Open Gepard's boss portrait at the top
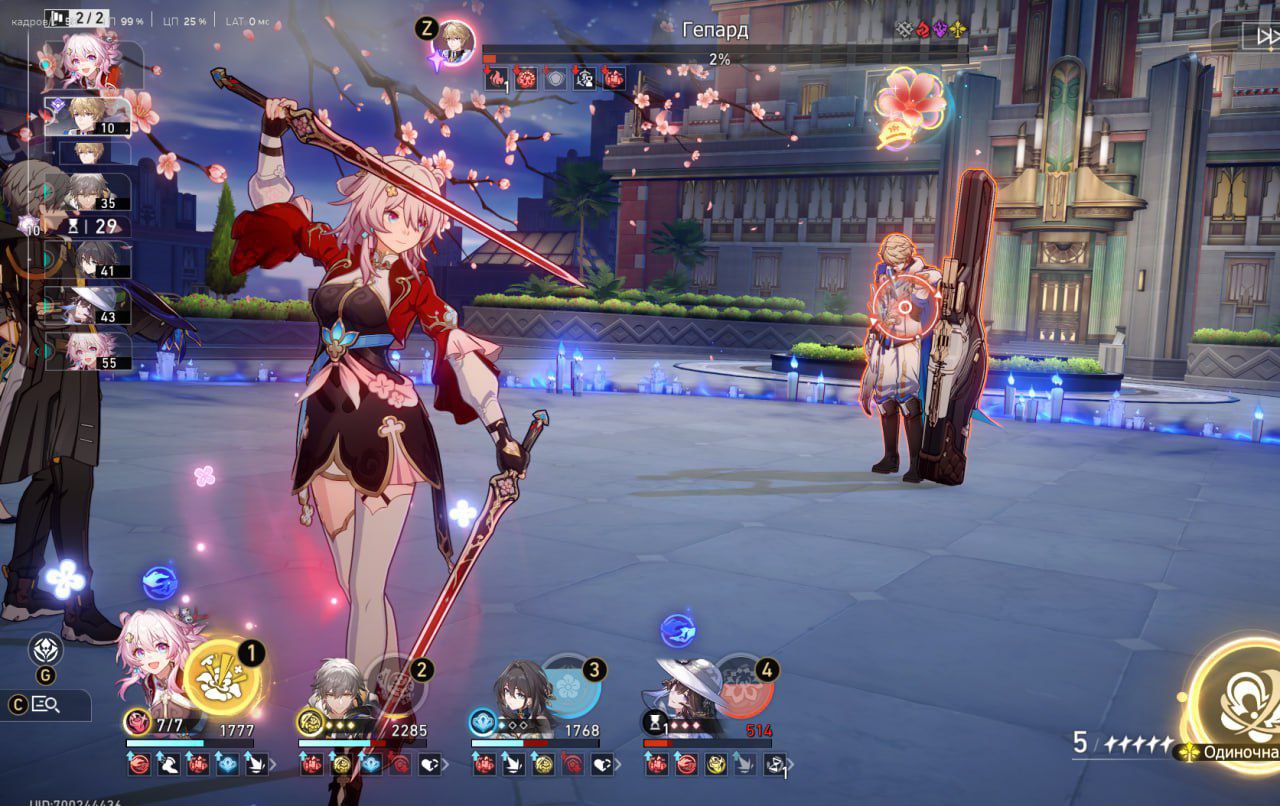Image resolution: width=1280 pixels, height=806 pixels. coord(454,43)
